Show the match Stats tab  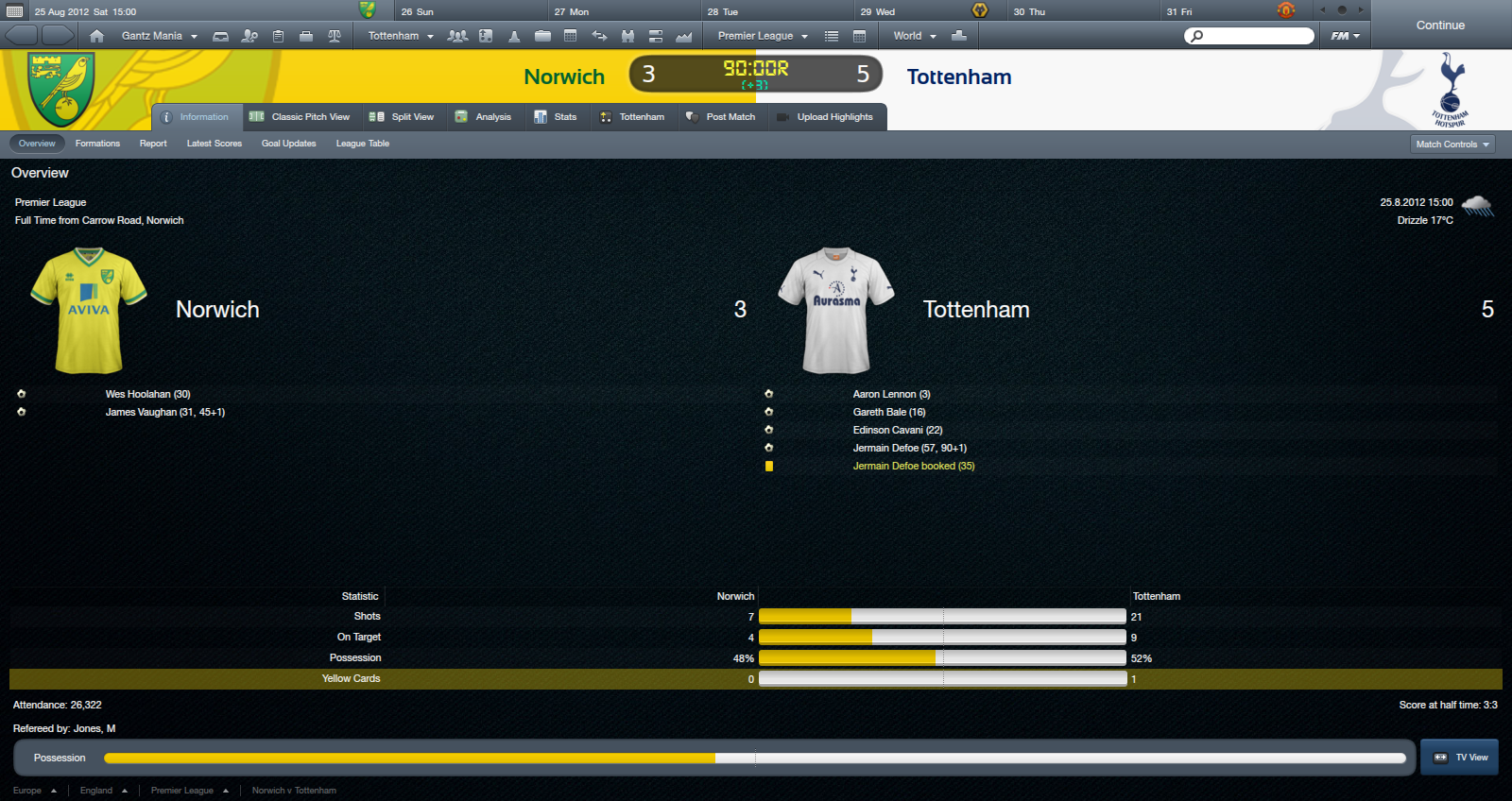tap(556, 117)
